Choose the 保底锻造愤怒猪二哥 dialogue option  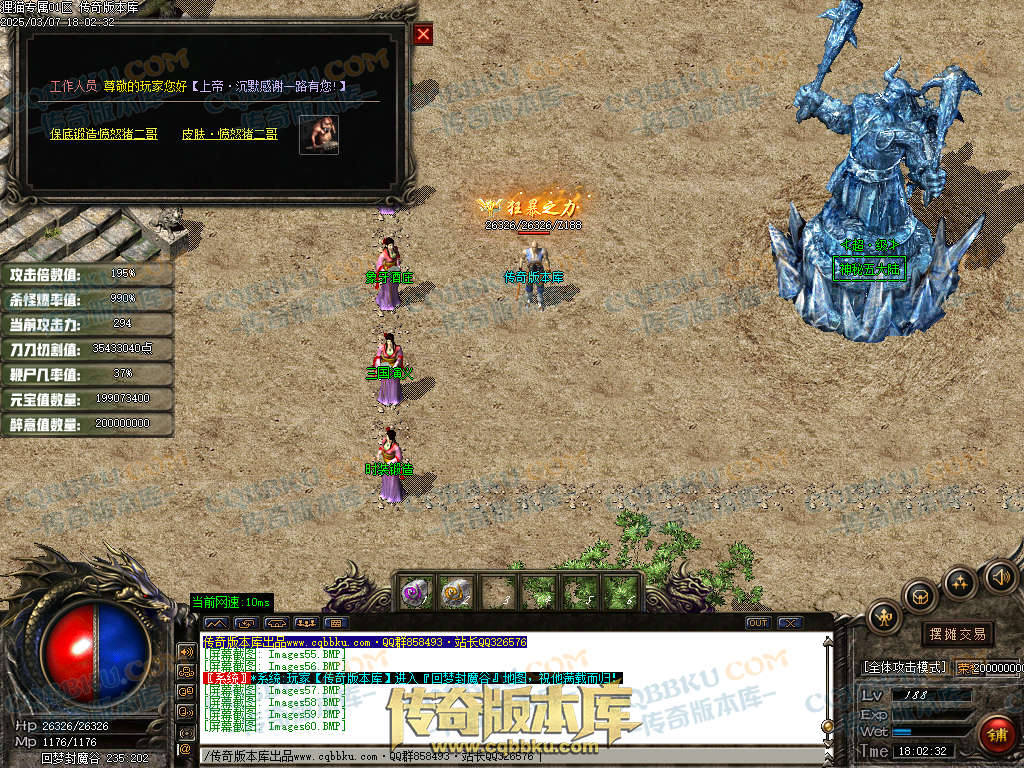[x=104, y=134]
